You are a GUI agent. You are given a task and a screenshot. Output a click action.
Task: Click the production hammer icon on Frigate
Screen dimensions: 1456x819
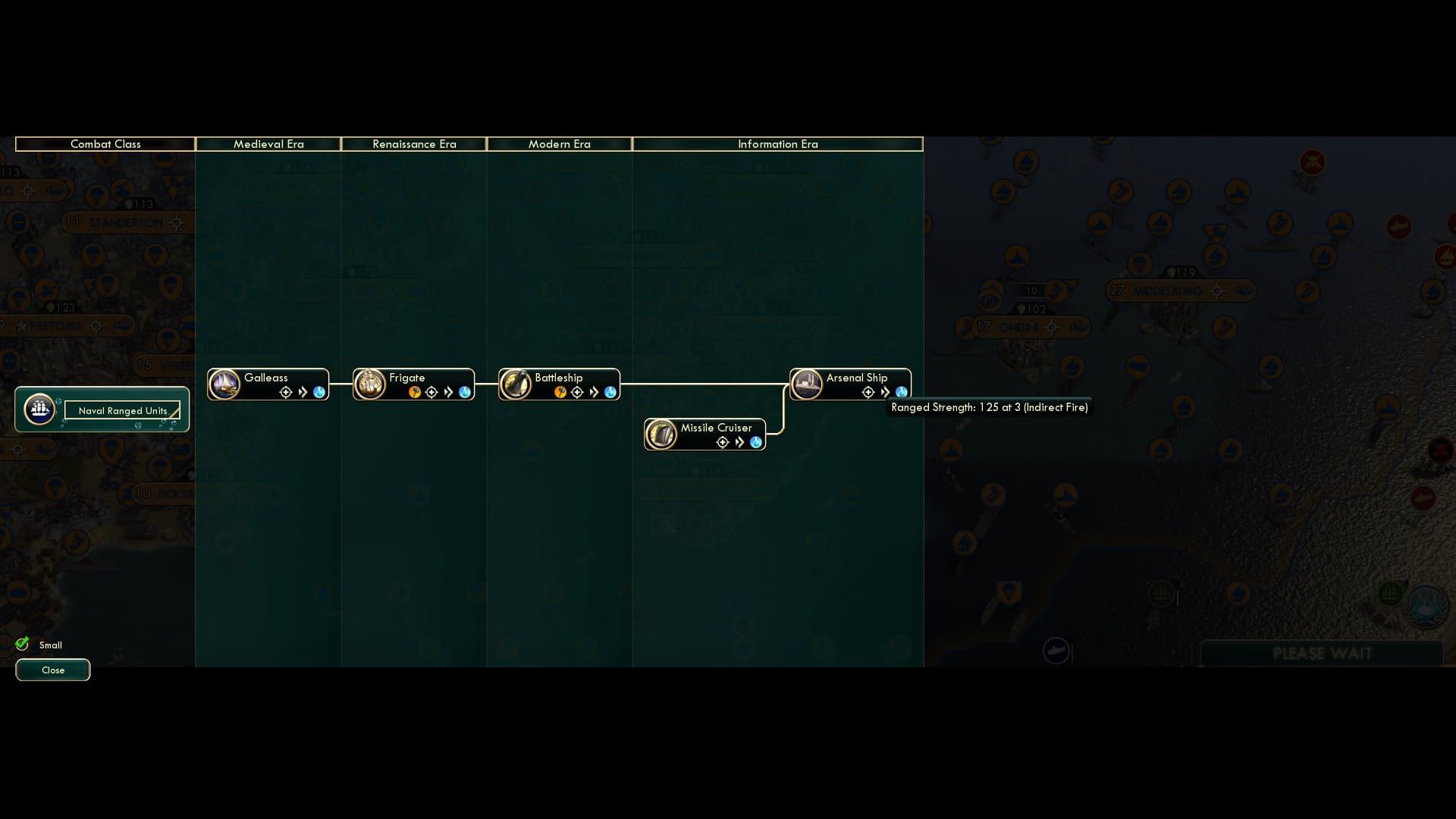point(415,392)
